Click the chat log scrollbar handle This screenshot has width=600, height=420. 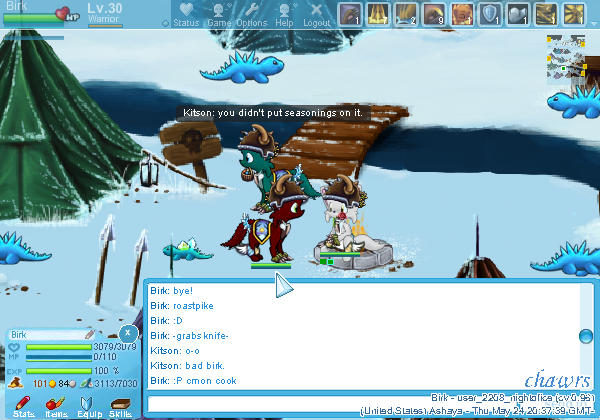(588, 335)
